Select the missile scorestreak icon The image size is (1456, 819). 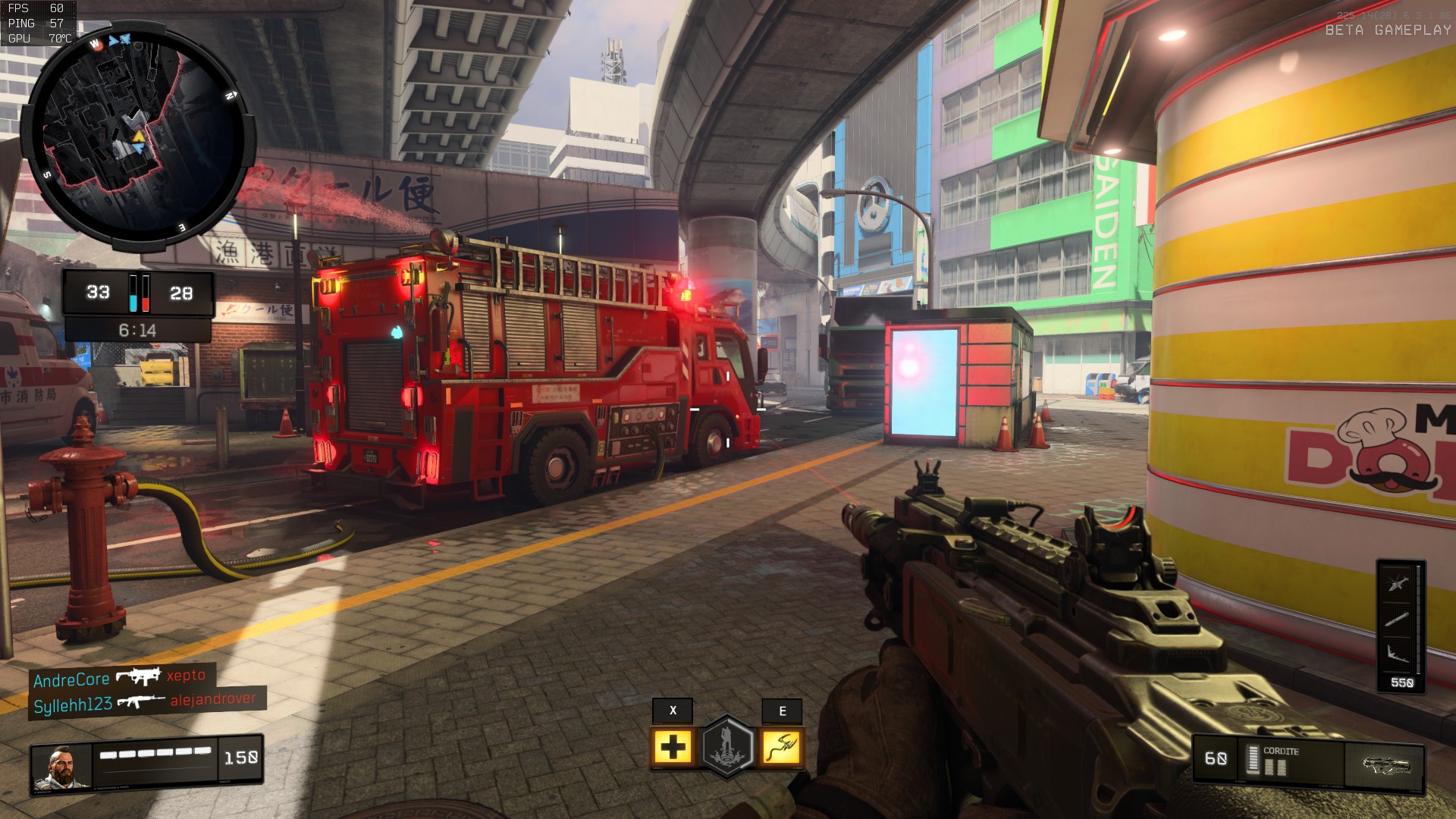tap(1398, 619)
